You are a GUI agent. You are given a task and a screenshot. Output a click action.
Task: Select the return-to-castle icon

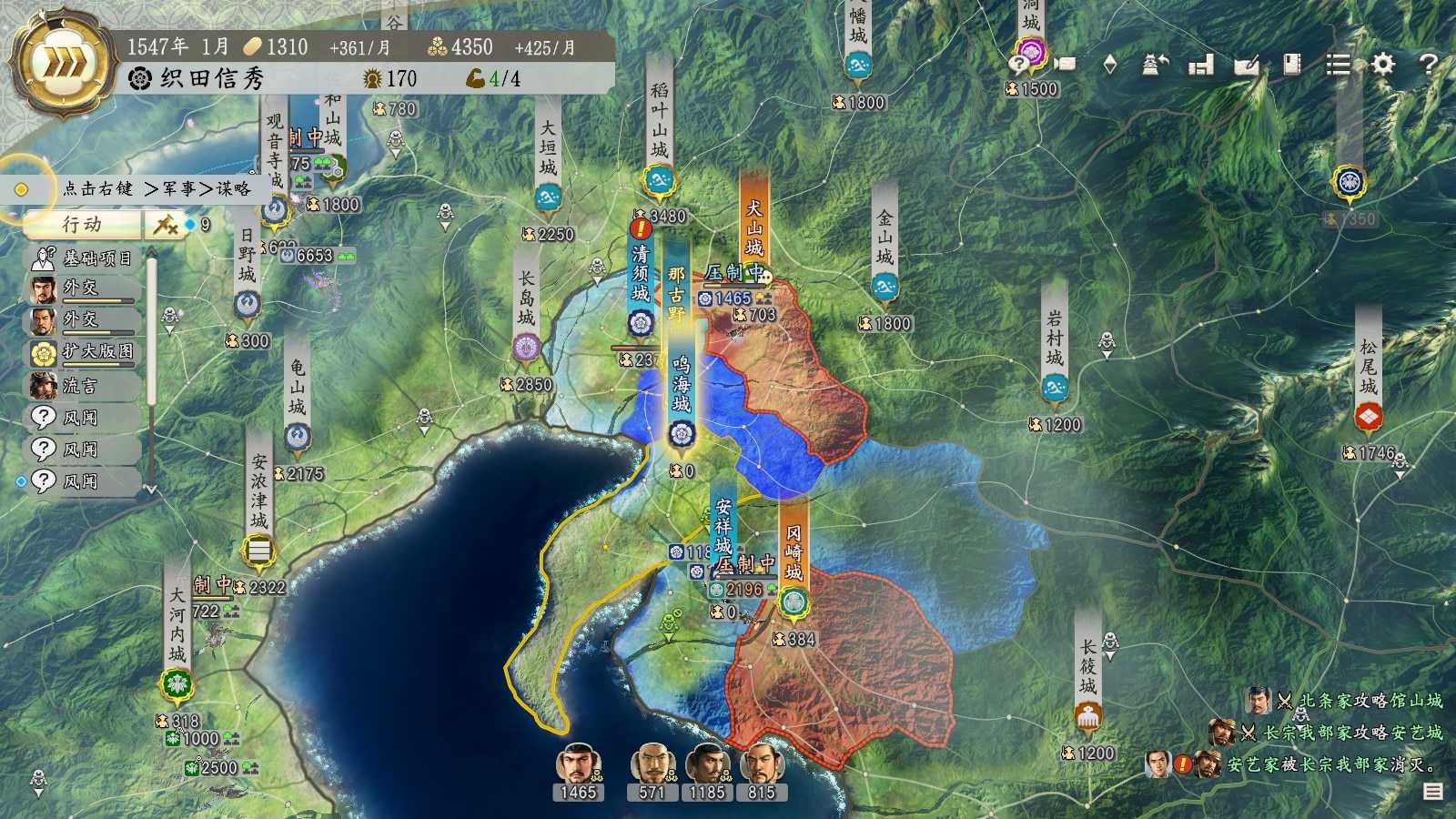click(x=1154, y=64)
